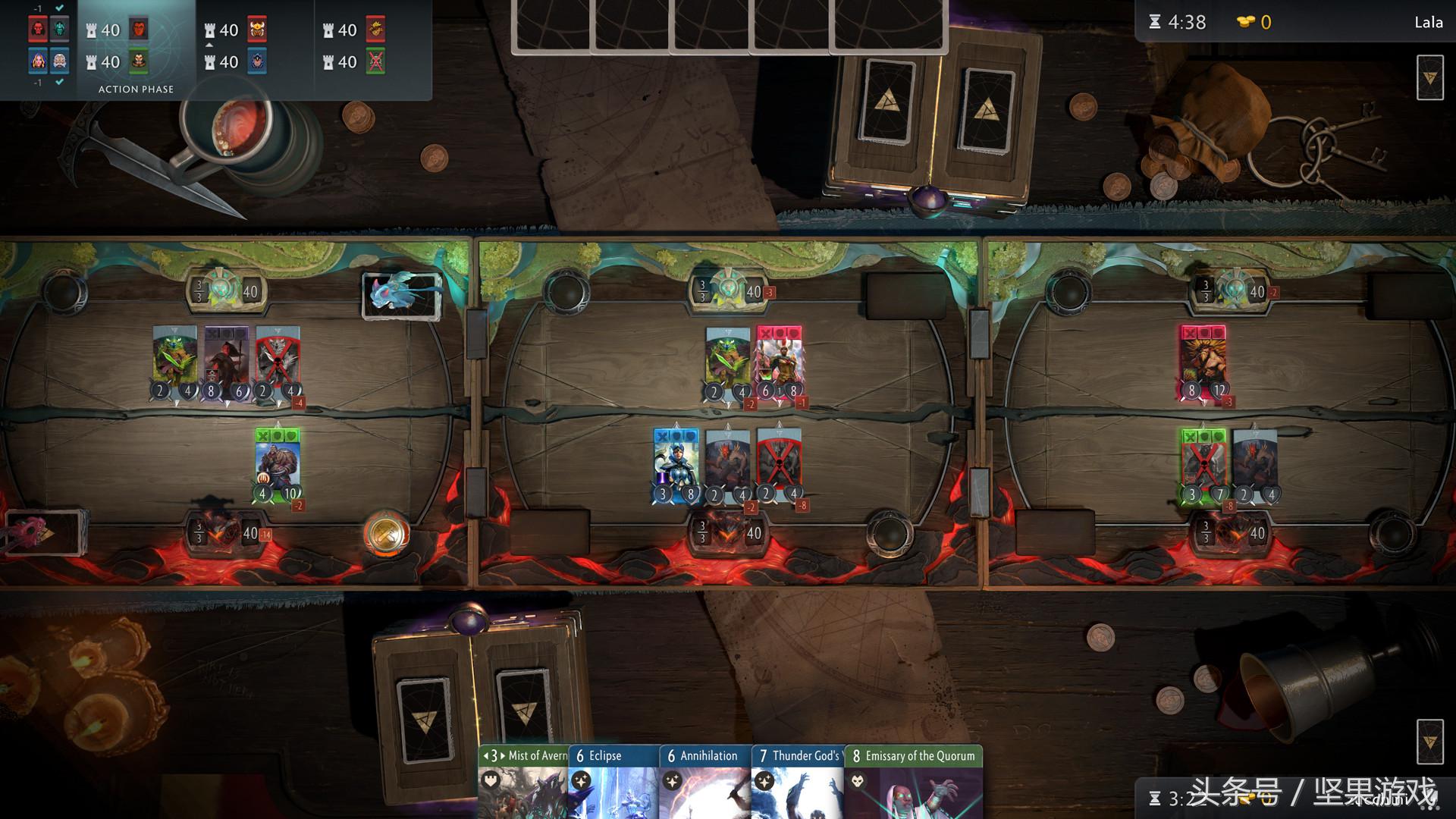
Task: Click the blue creature improvement card in first lane
Action: tap(402, 294)
